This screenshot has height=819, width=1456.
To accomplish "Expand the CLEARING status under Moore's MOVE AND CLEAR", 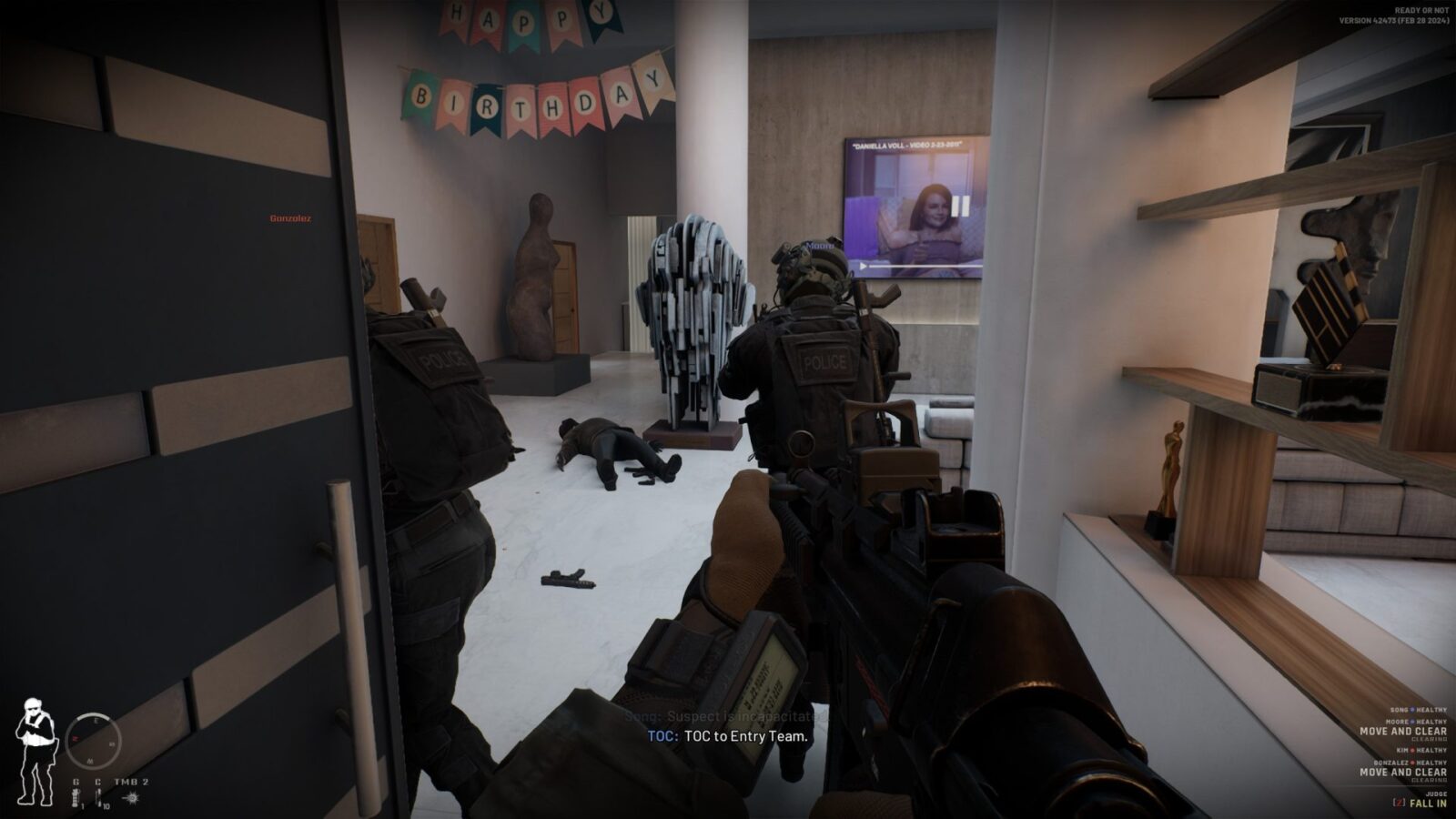I will tap(1430, 740).
